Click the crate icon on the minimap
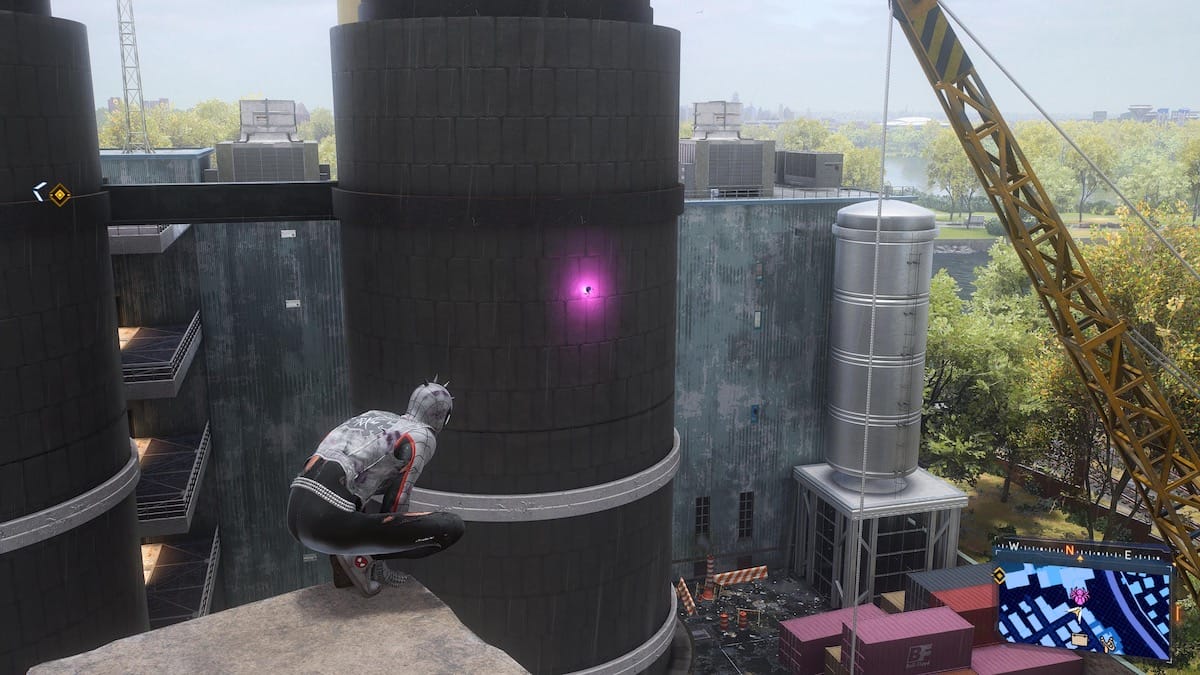 click(x=1079, y=639)
